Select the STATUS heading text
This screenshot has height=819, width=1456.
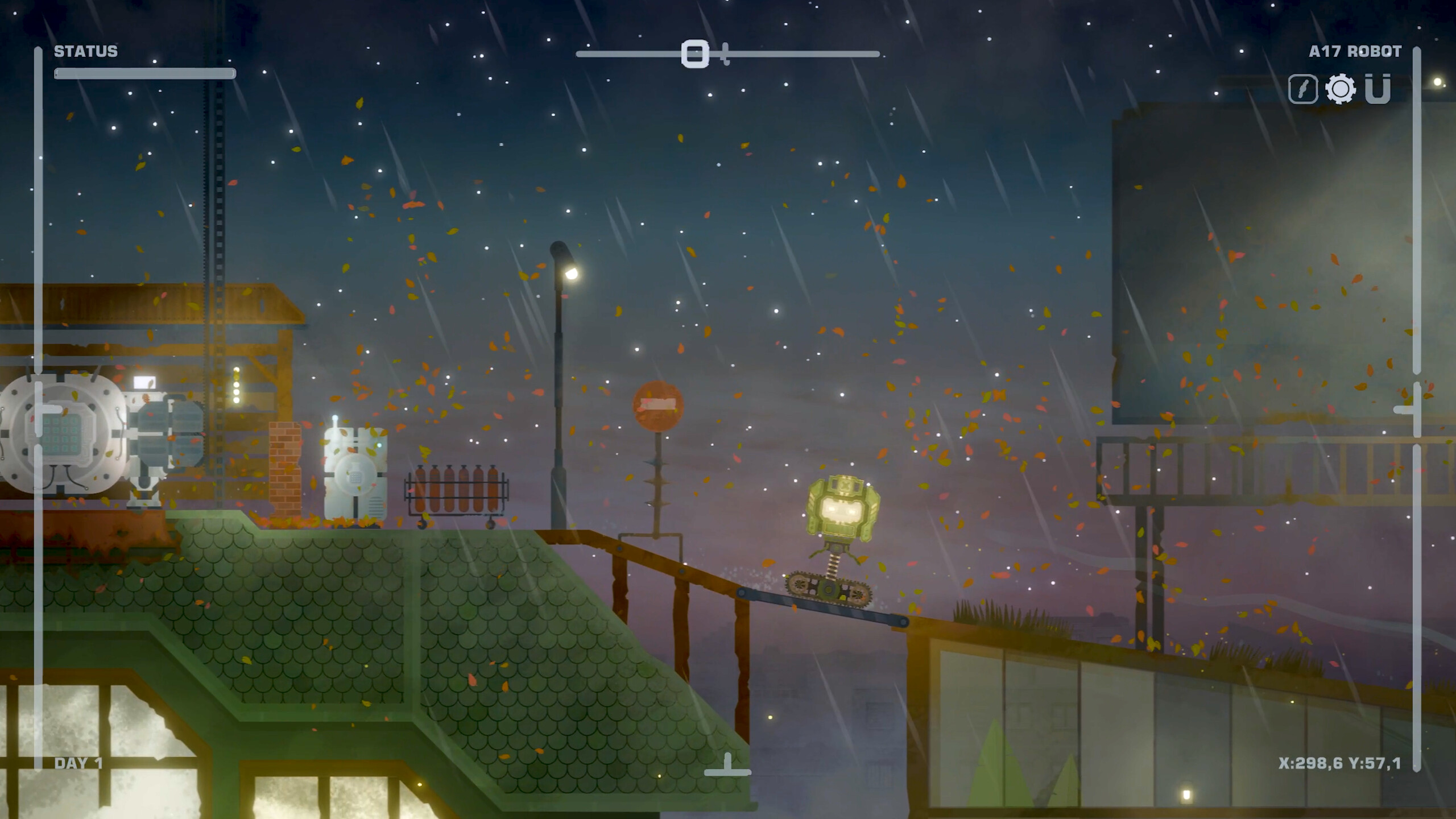[x=85, y=51]
